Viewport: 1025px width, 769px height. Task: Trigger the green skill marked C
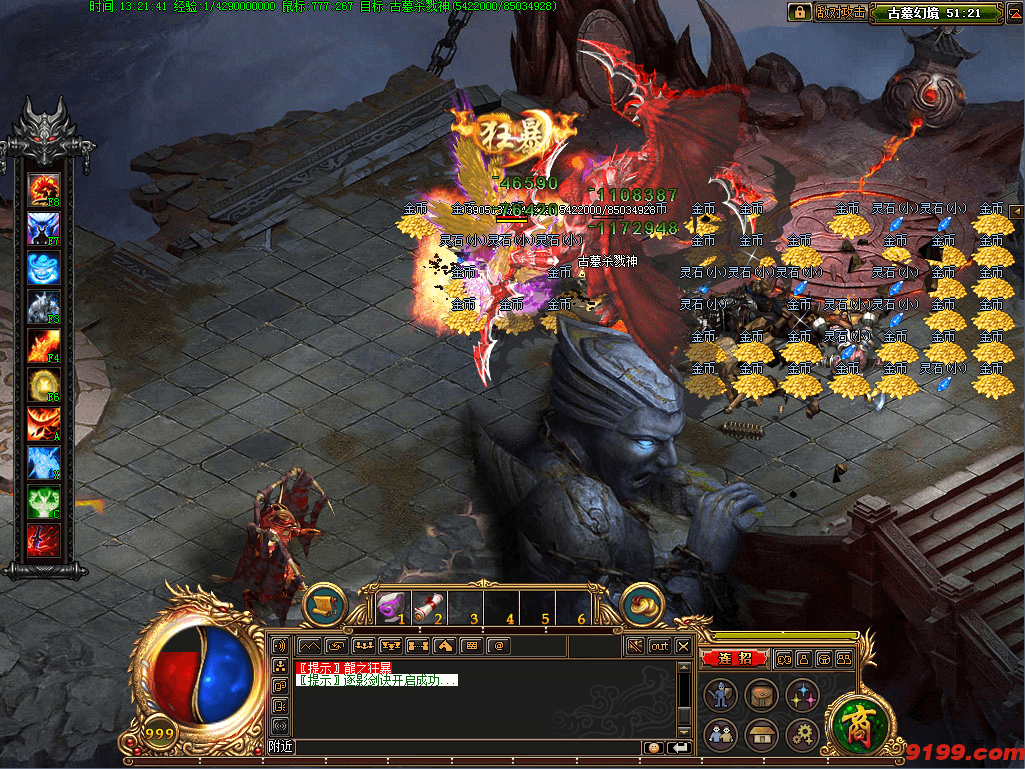pos(43,502)
